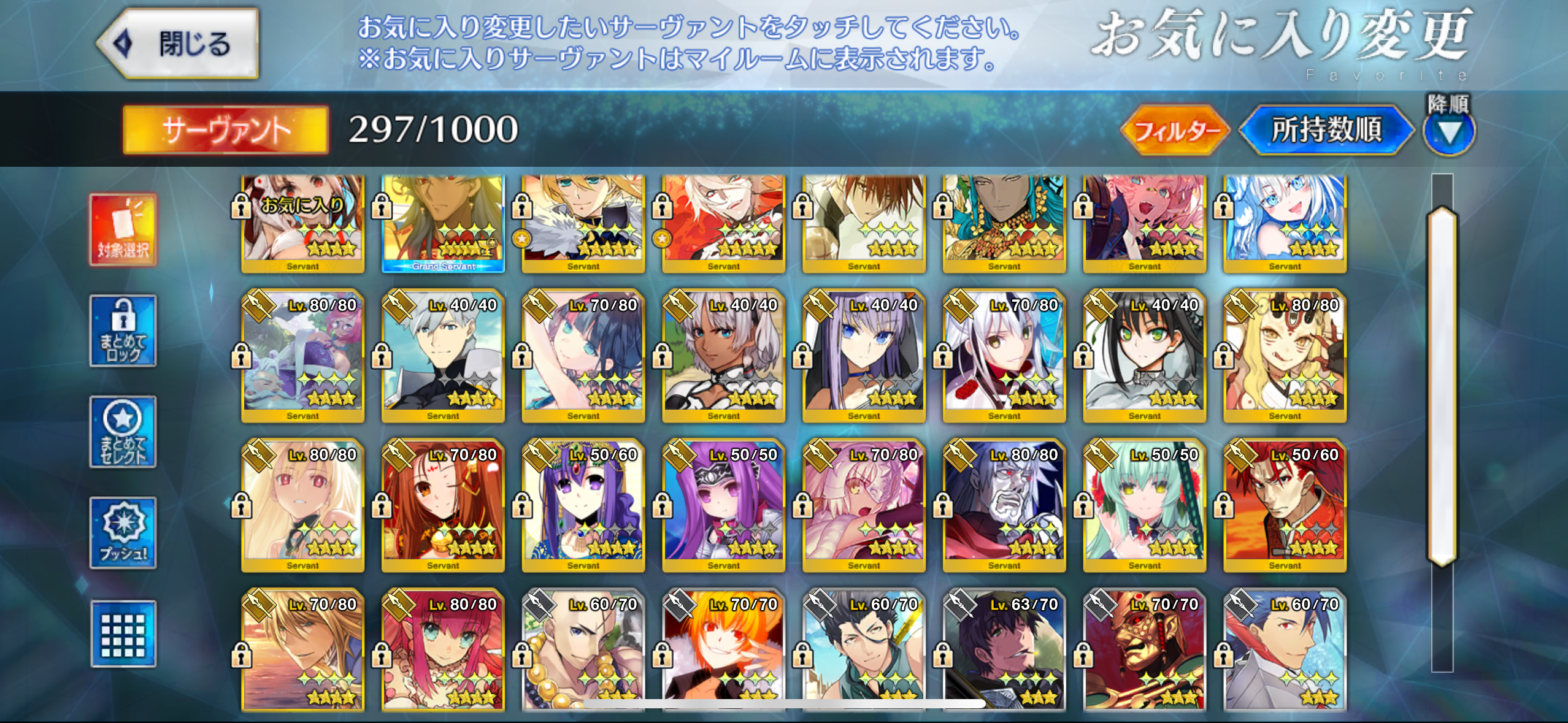1568x723 pixels.
Task: Pick the Lv. 63/70 dark-haired servant
Action: [x=1004, y=650]
